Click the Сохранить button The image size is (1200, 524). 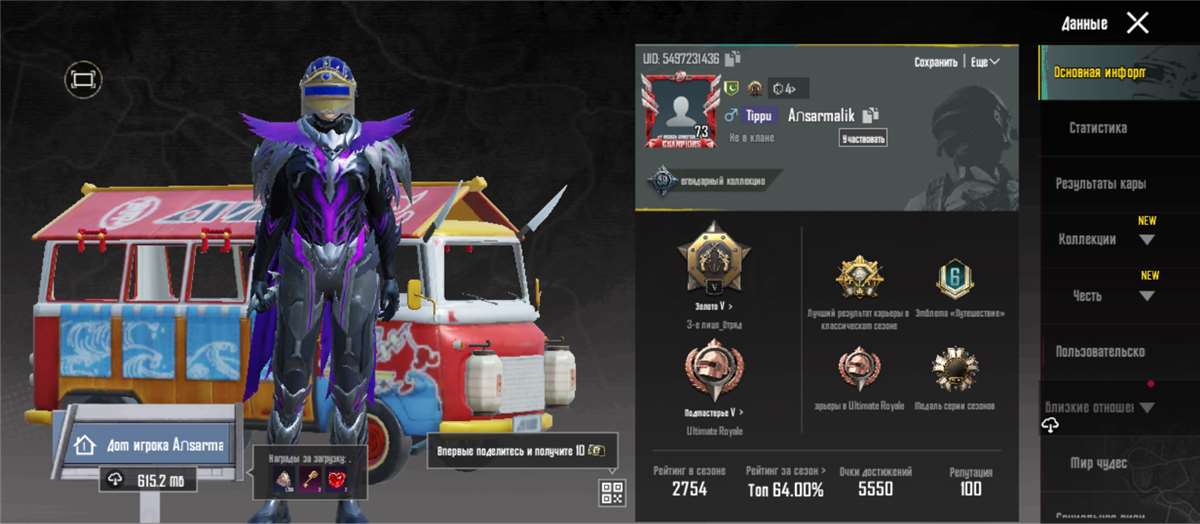click(935, 62)
